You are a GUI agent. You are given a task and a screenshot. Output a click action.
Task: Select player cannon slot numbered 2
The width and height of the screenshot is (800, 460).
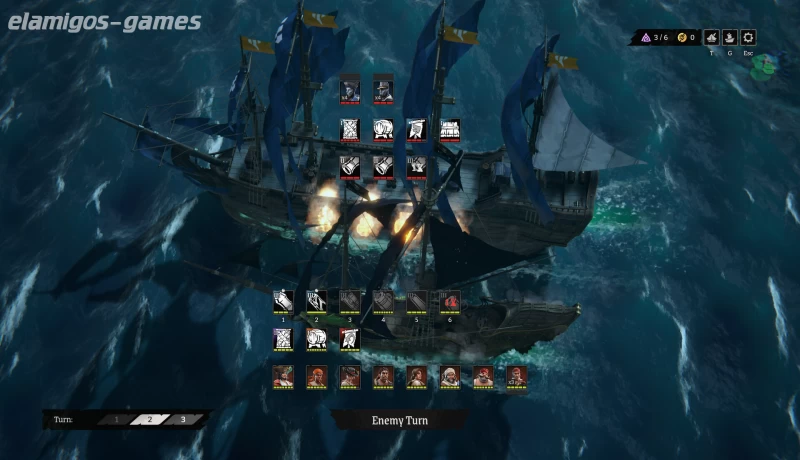pyautogui.click(x=316, y=300)
